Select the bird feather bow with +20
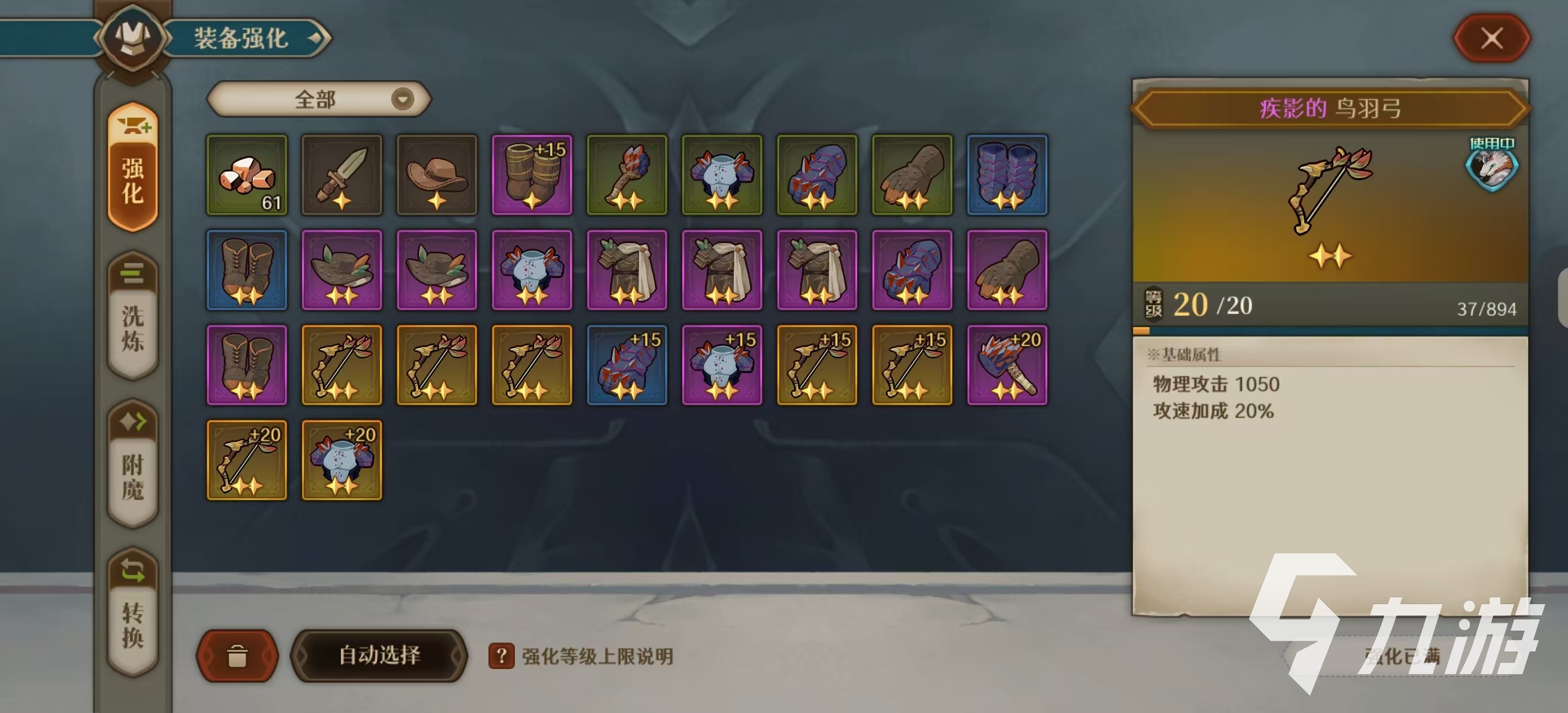Viewport: 1568px width, 713px height. coord(246,460)
